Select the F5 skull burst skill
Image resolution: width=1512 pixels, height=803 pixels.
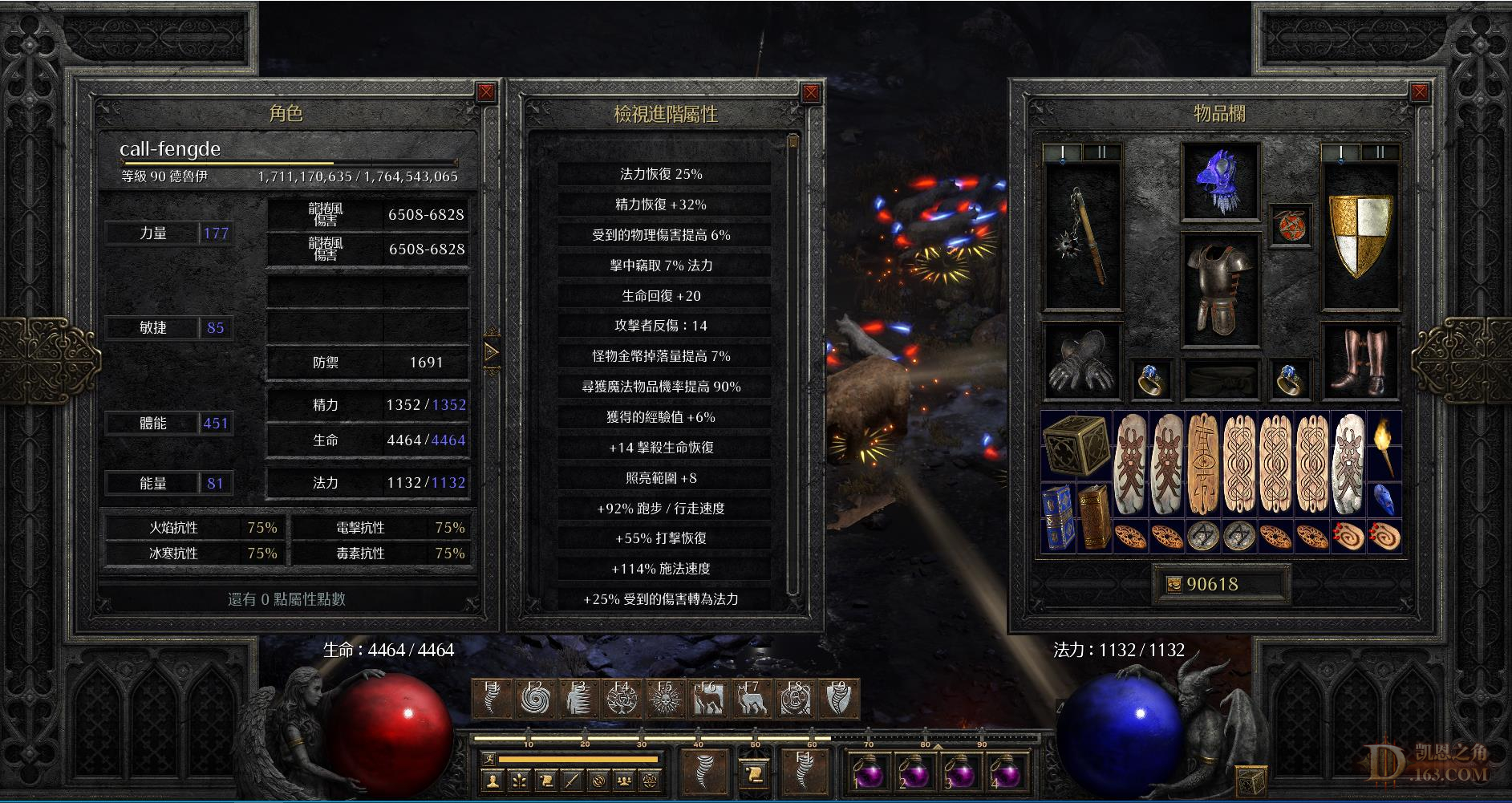664,700
